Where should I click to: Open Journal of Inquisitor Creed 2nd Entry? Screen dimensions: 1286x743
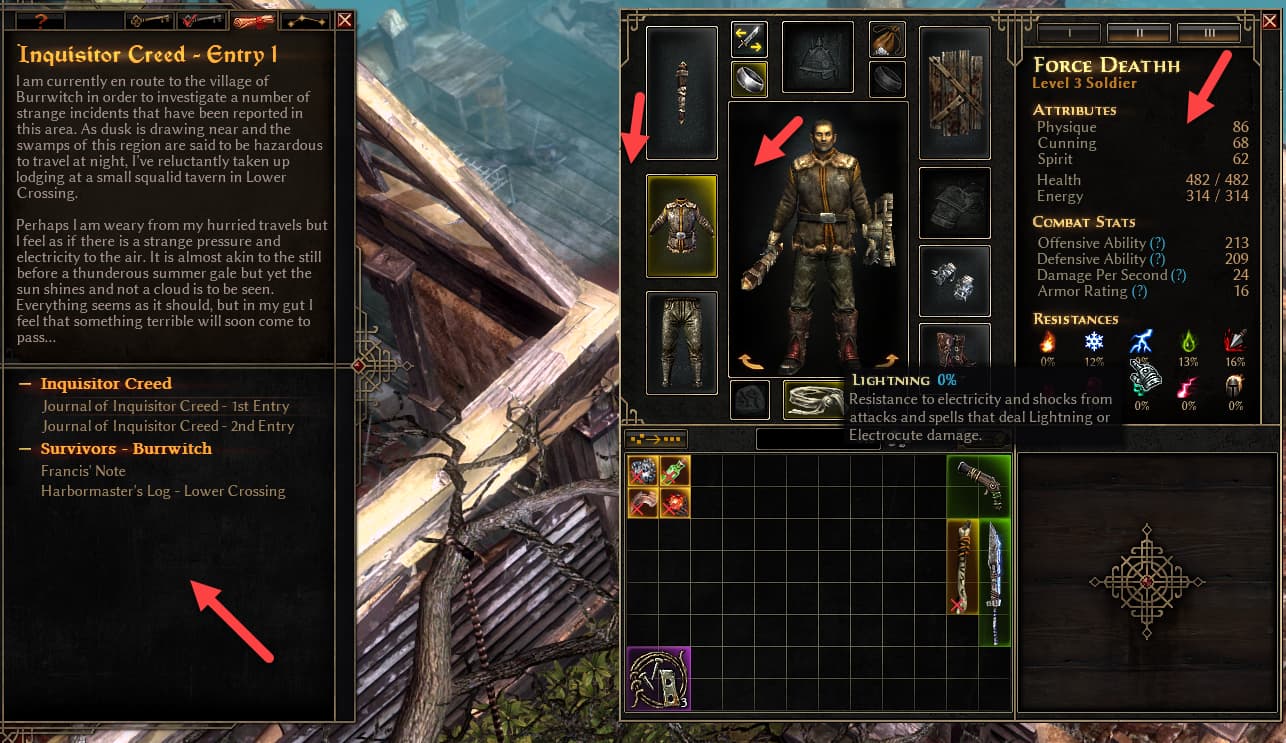click(x=167, y=426)
